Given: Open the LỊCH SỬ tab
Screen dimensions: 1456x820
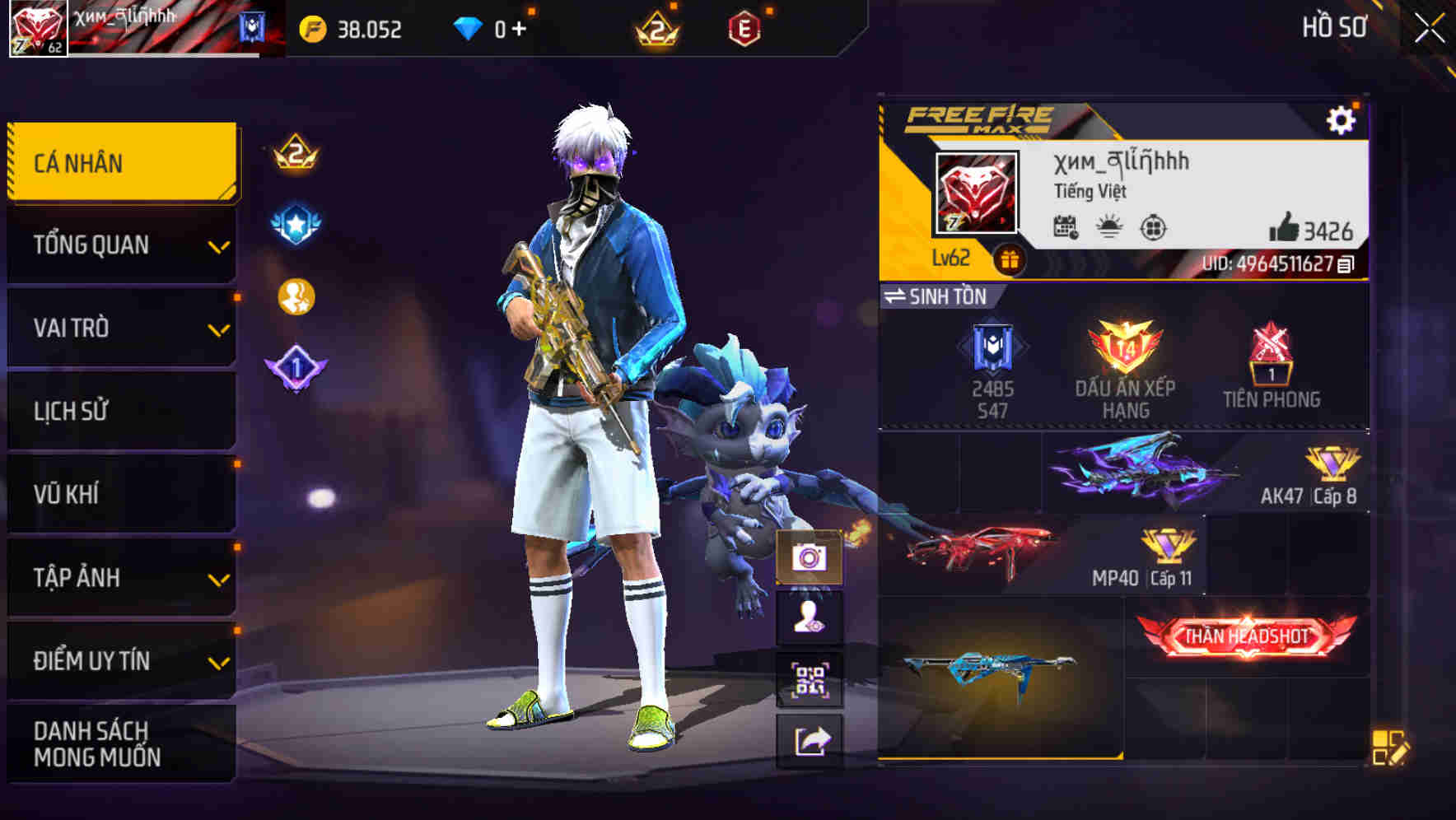Looking at the screenshot, I should point(120,411).
